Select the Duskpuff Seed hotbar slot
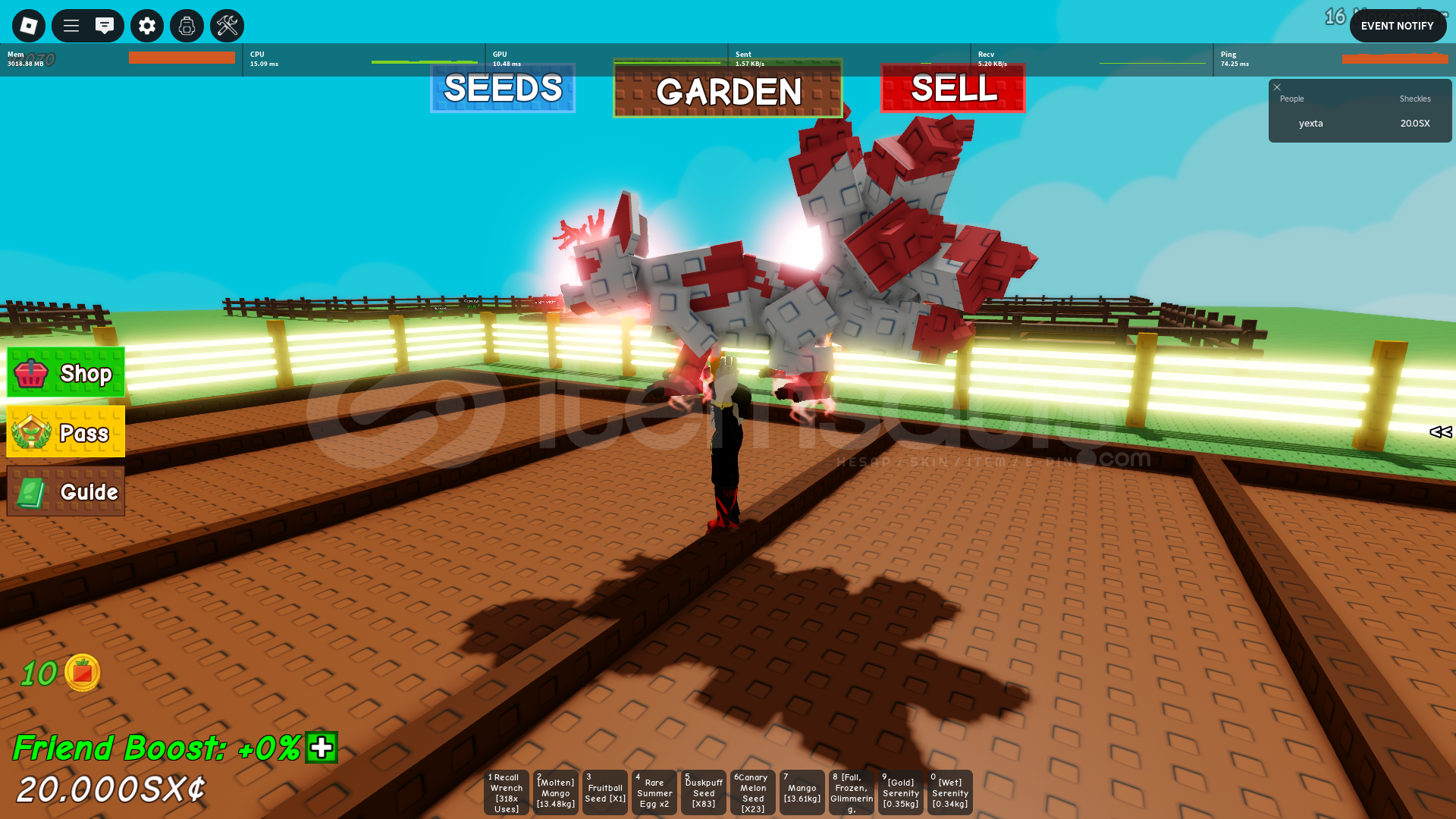 703,792
